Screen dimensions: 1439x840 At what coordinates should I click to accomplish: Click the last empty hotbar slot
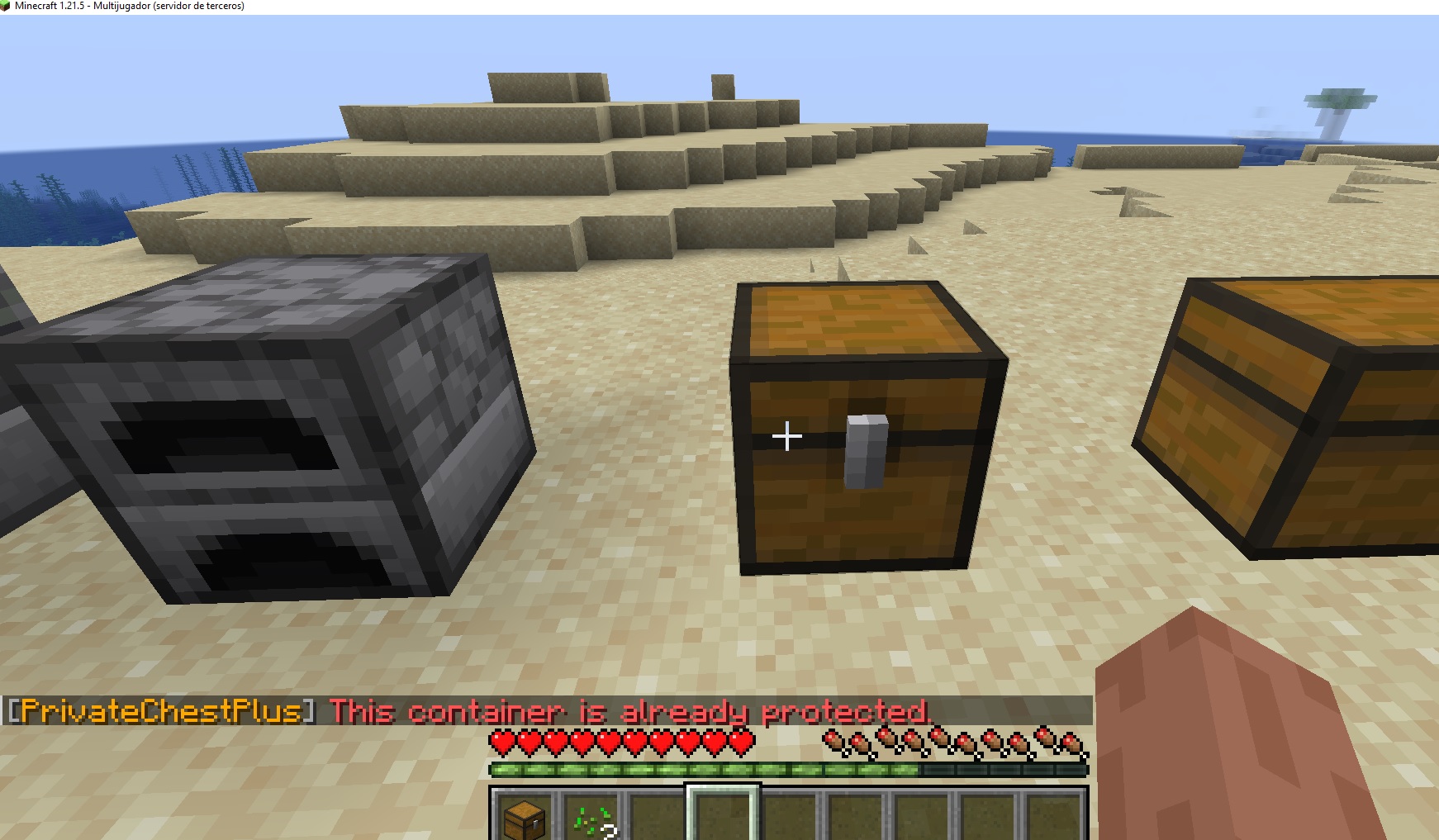pyautogui.click(x=1053, y=816)
